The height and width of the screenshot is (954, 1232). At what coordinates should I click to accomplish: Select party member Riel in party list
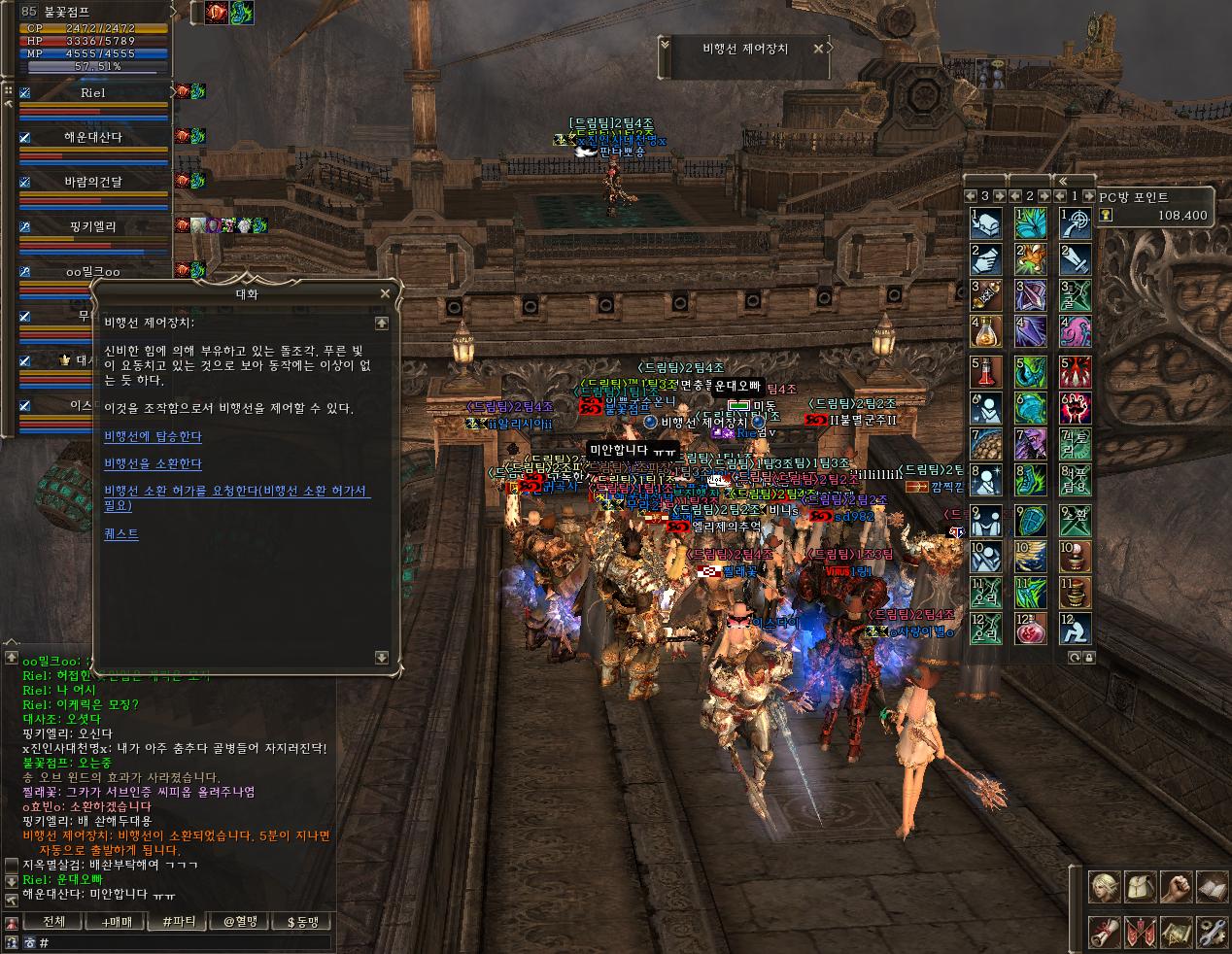[x=93, y=93]
